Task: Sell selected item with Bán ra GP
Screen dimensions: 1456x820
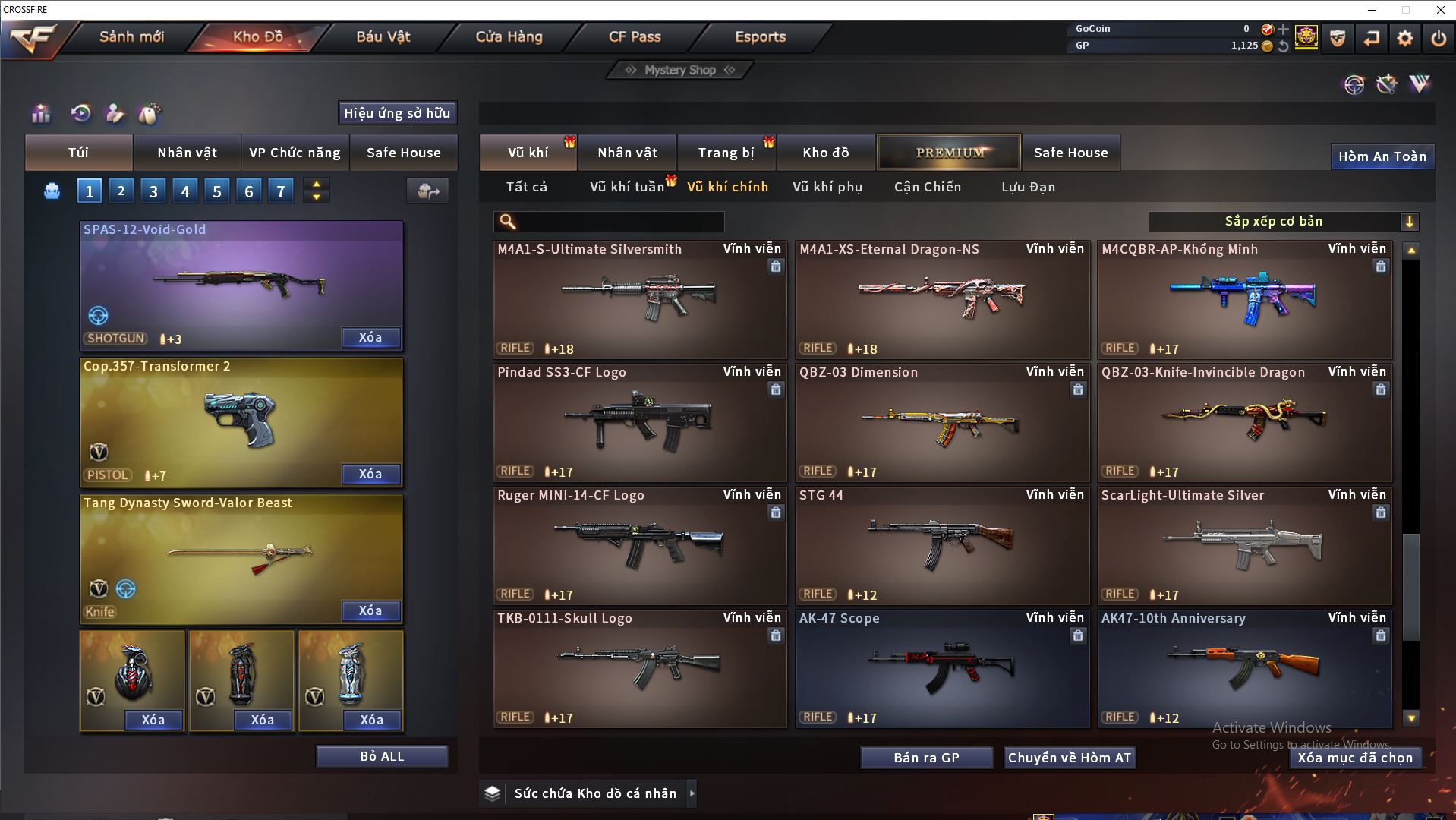Action: tap(926, 758)
